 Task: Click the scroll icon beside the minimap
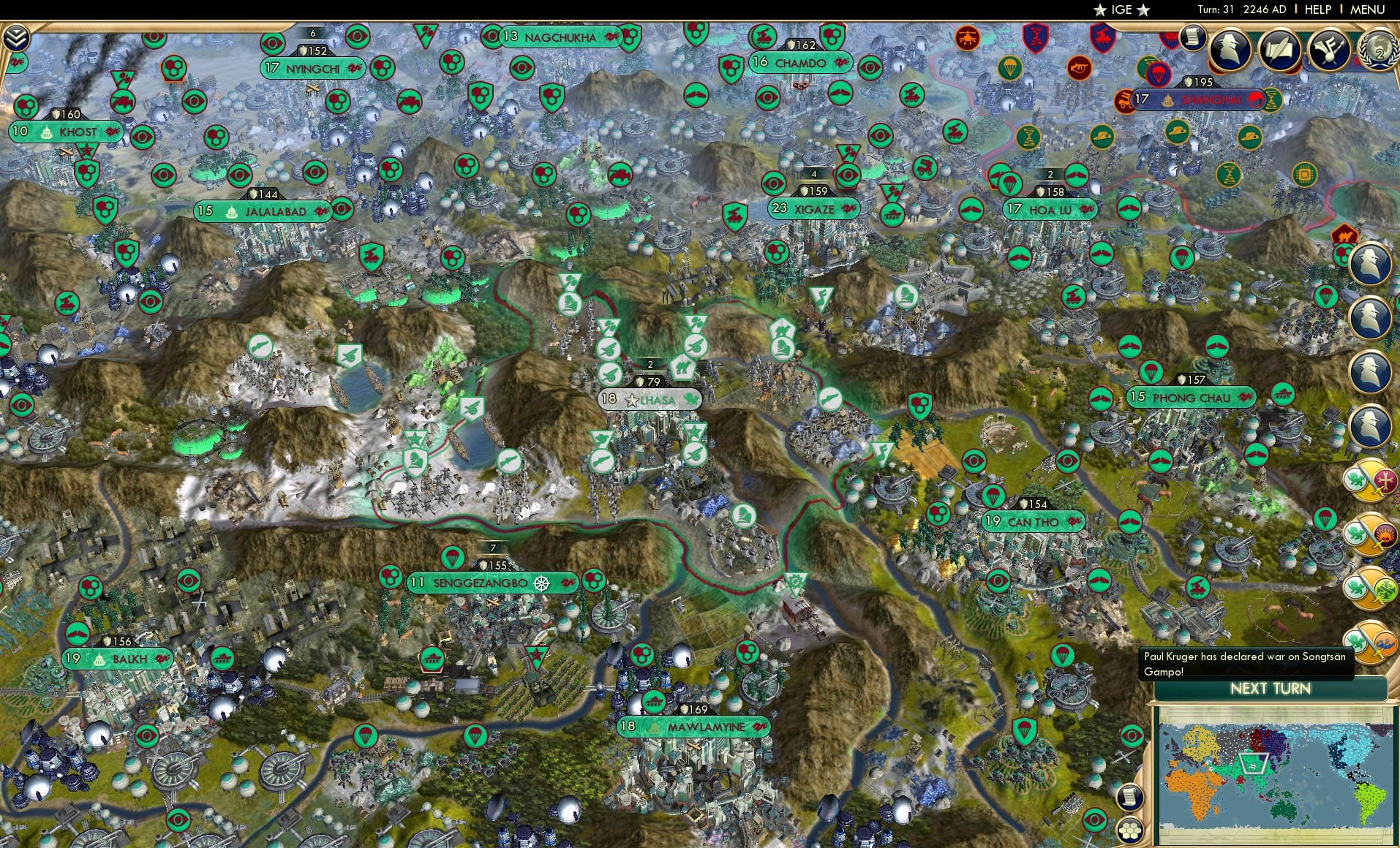[1128, 798]
